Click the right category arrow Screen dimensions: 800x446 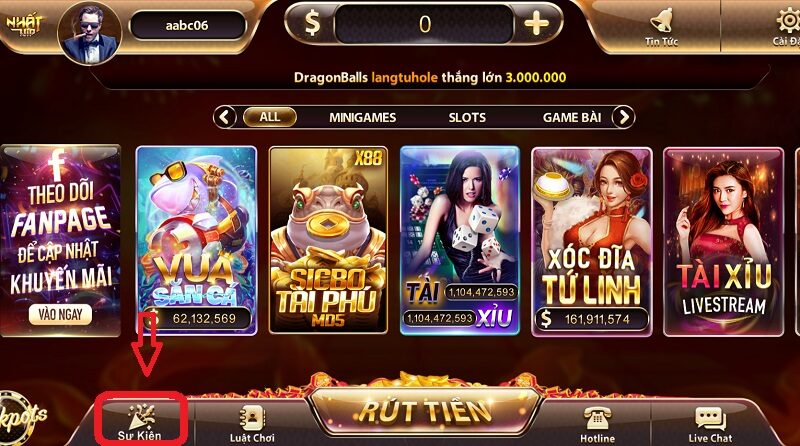click(x=624, y=117)
